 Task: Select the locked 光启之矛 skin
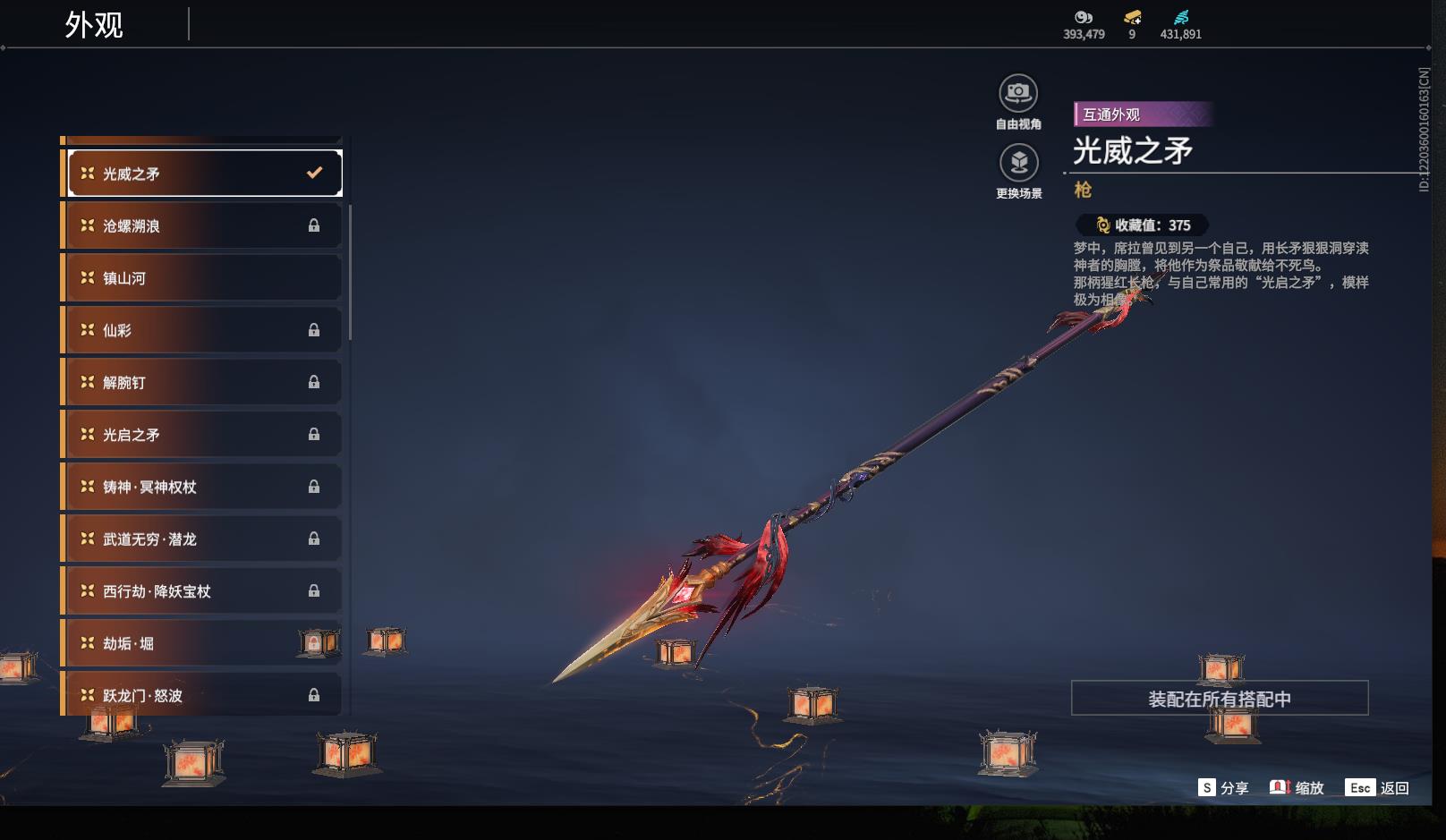click(204, 435)
